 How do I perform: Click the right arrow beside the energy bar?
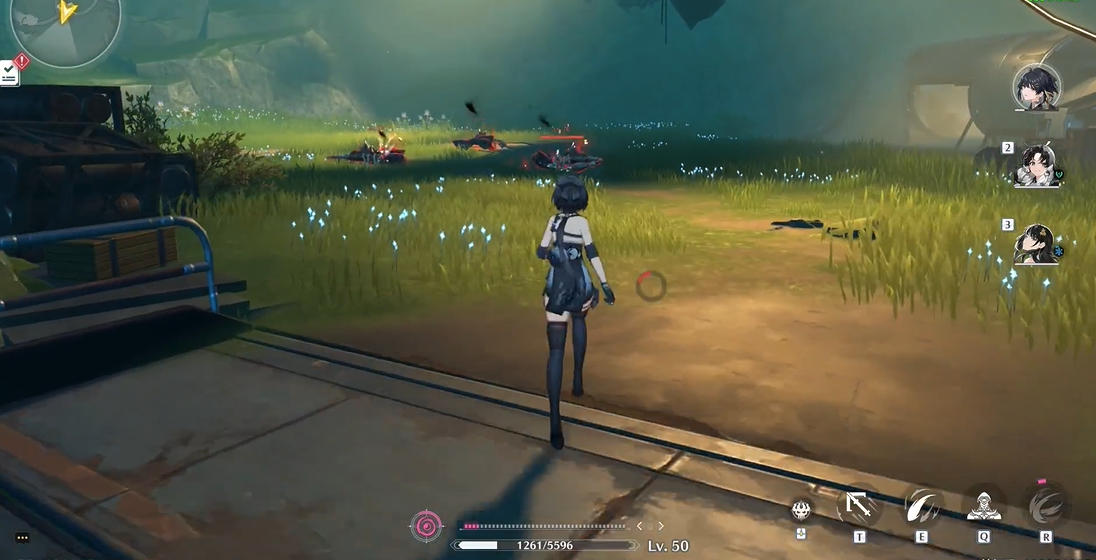point(660,526)
